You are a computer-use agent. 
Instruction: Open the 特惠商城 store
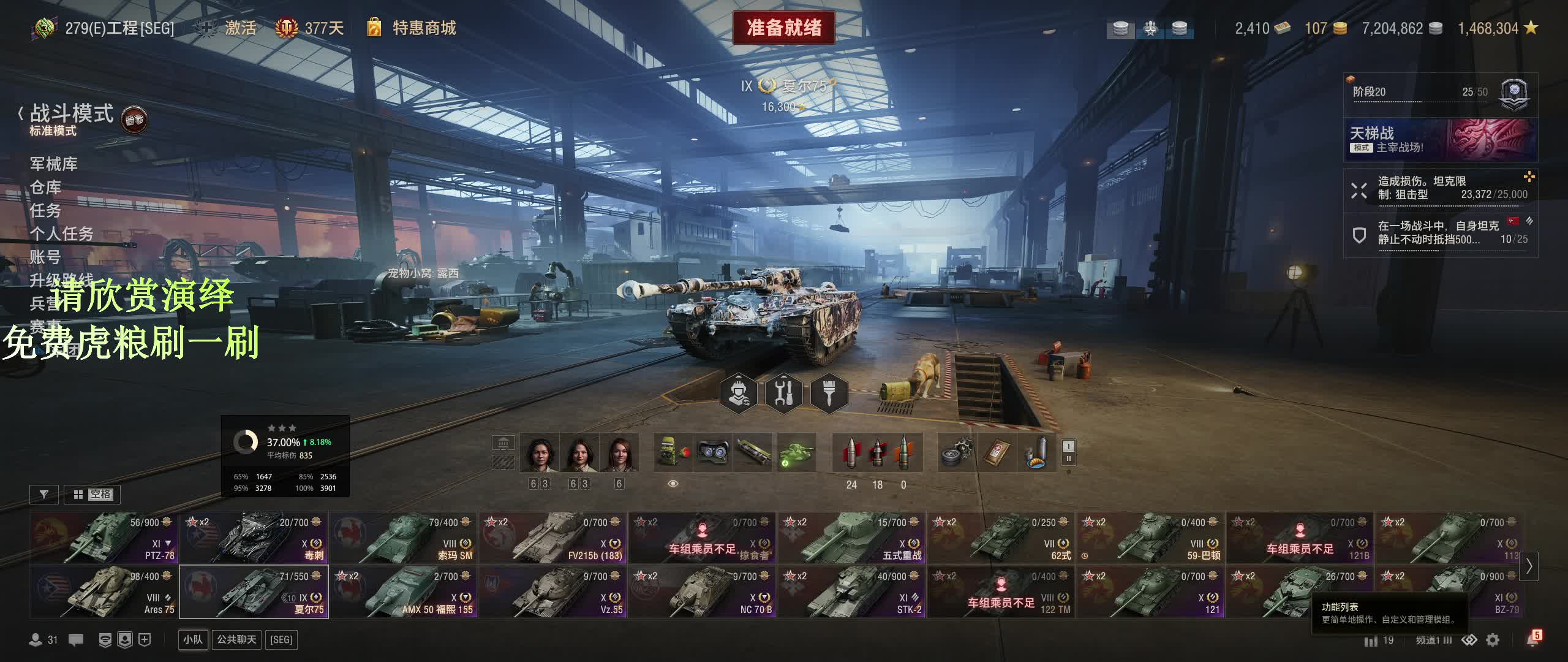coord(423,28)
